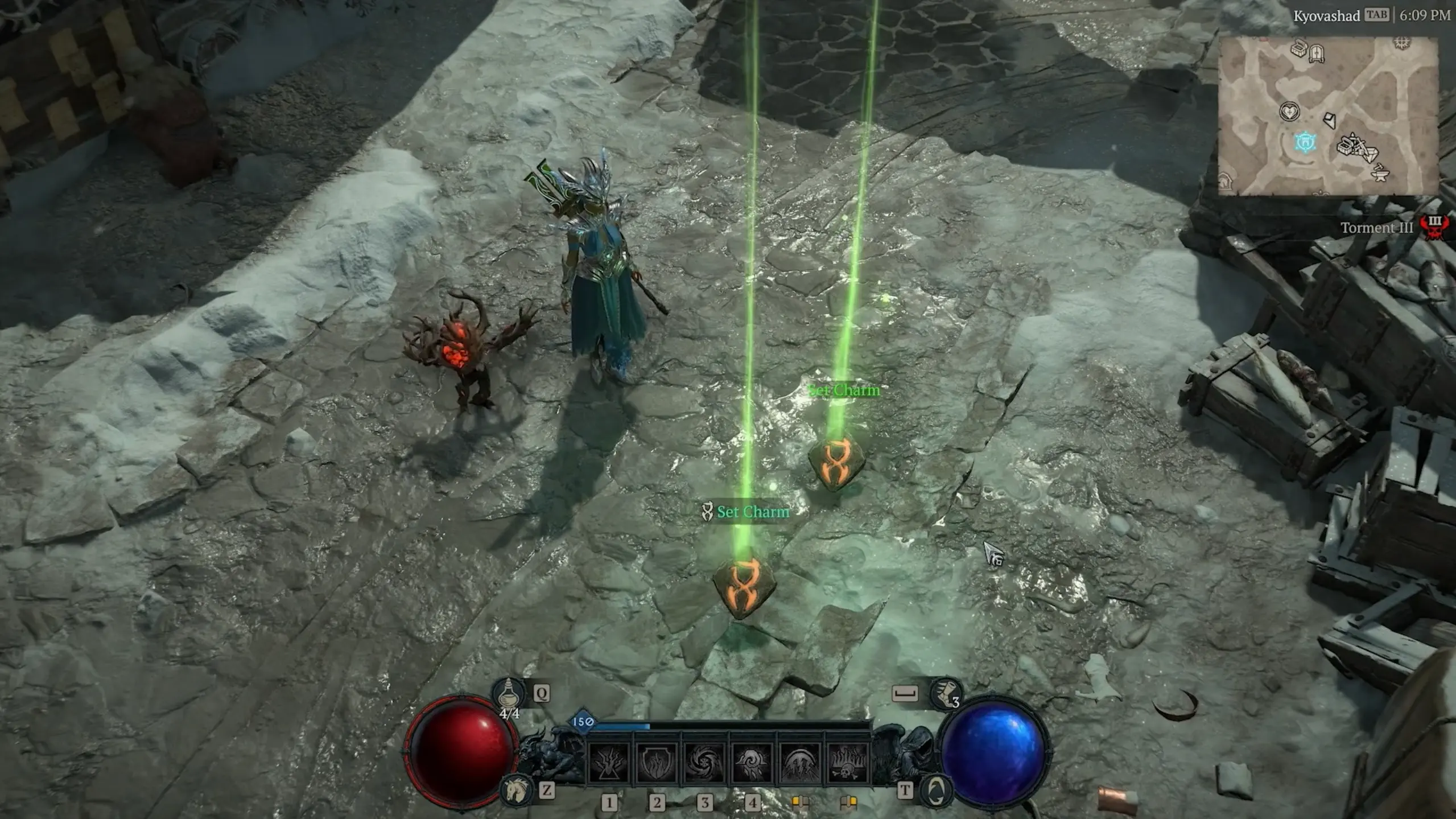The width and height of the screenshot is (1456, 819).
Task: Click the stash chest icon on the minimap
Action: [x=1298, y=50]
